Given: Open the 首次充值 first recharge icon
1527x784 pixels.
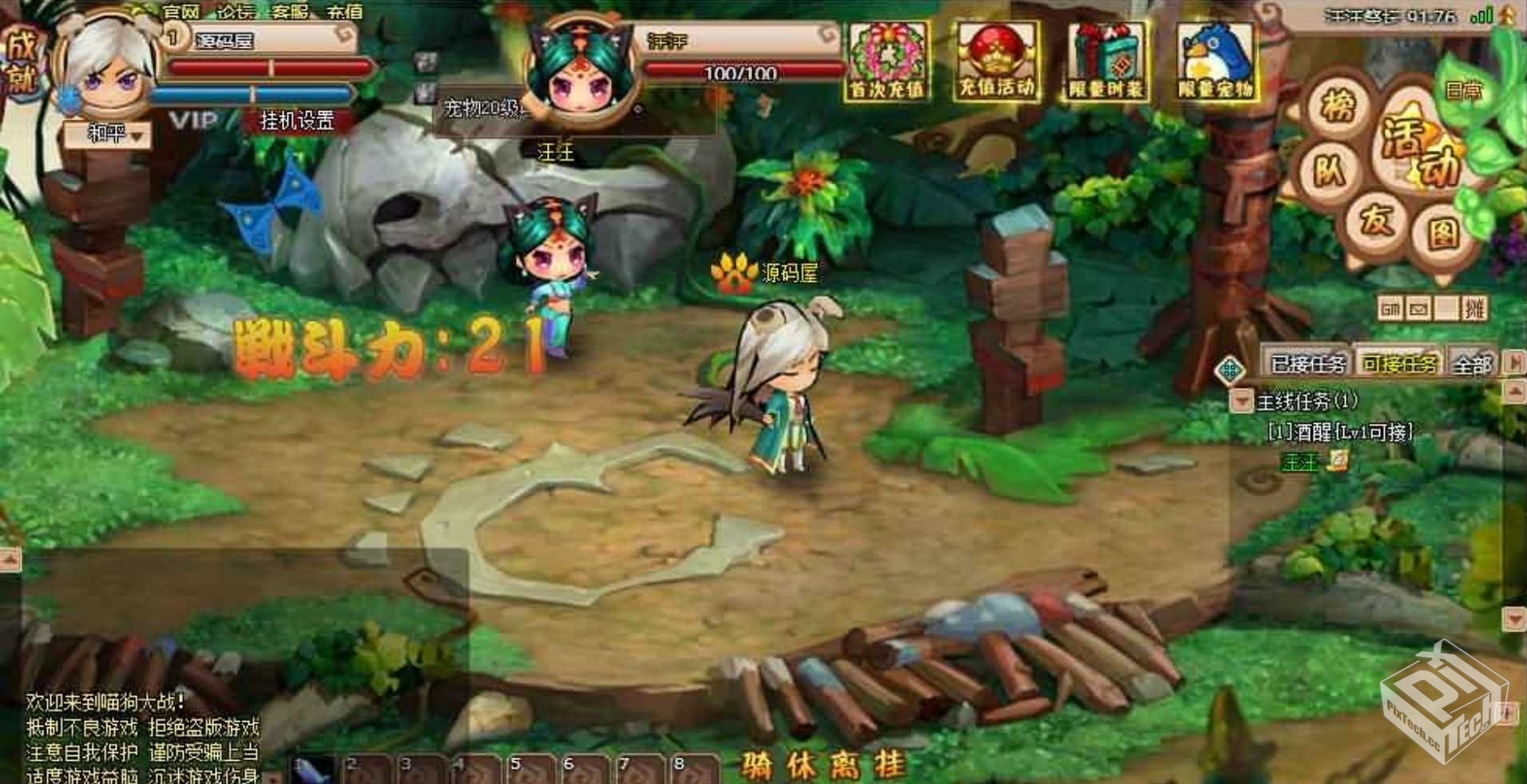Looking at the screenshot, I should coord(886,61).
